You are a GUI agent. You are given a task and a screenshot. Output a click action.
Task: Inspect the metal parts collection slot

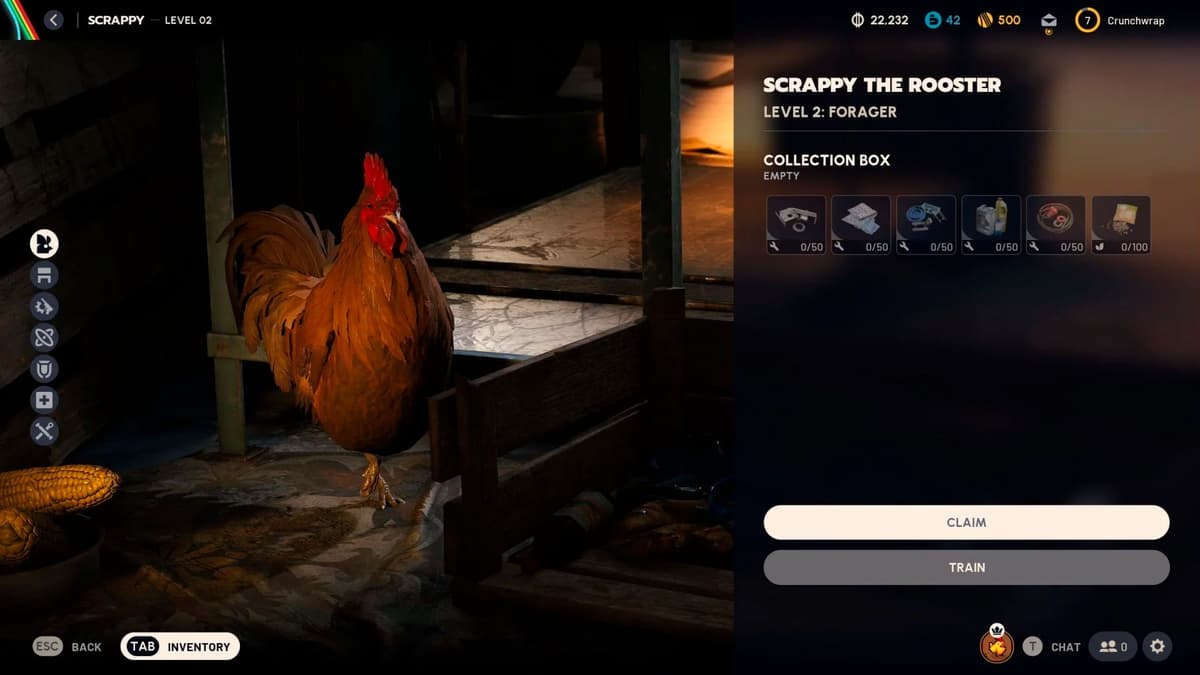point(797,224)
